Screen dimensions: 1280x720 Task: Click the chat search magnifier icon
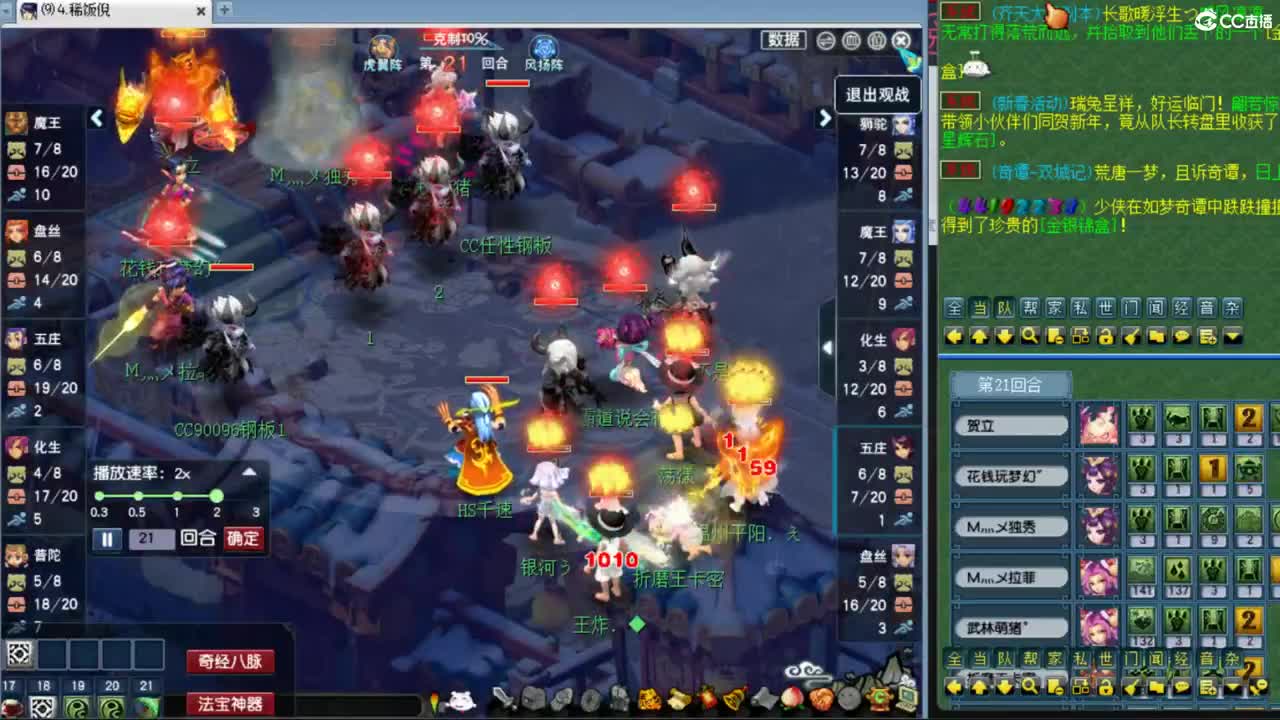coord(1029,337)
